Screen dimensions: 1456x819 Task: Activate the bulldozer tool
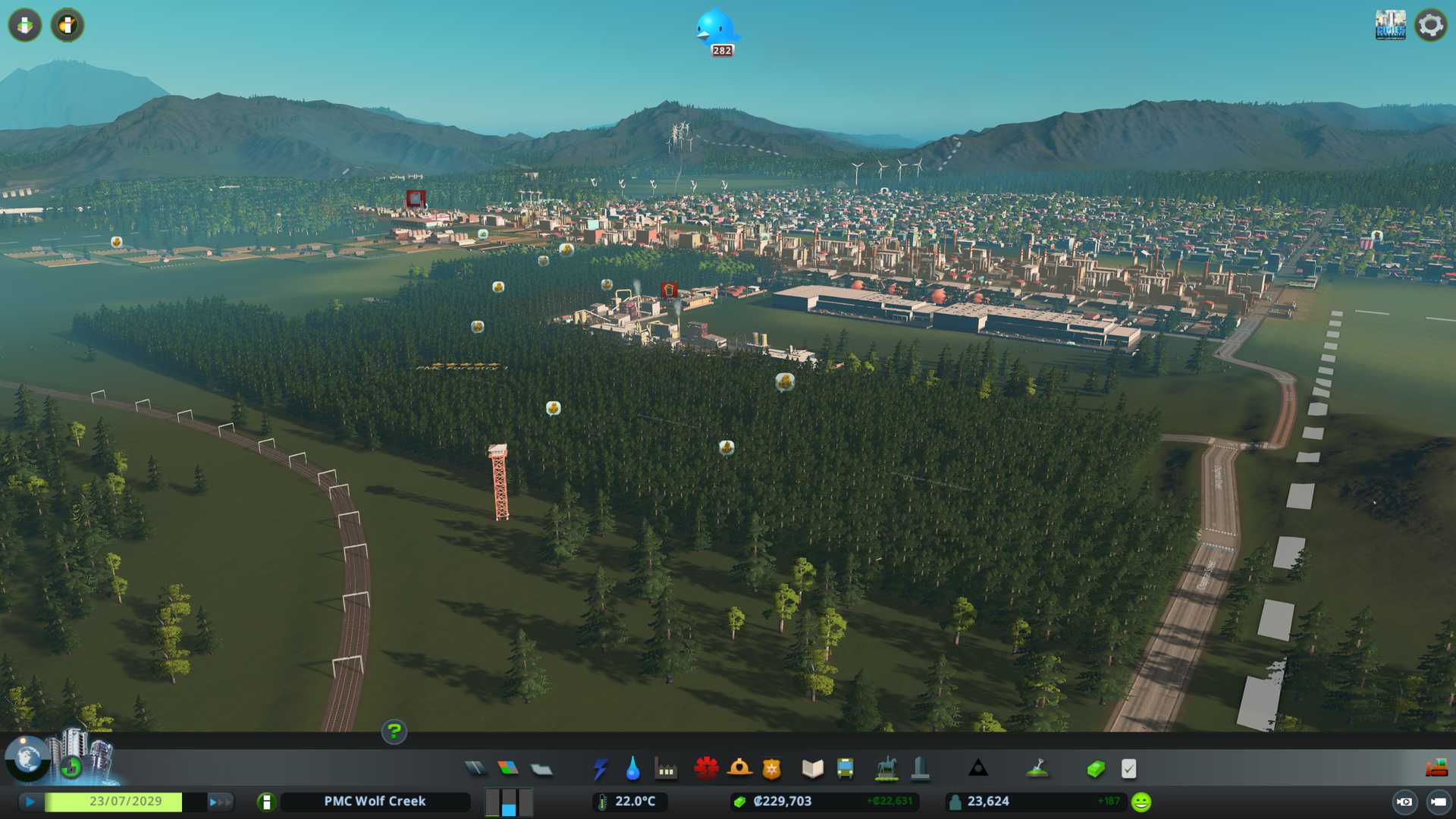click(x=1436, y=768)
